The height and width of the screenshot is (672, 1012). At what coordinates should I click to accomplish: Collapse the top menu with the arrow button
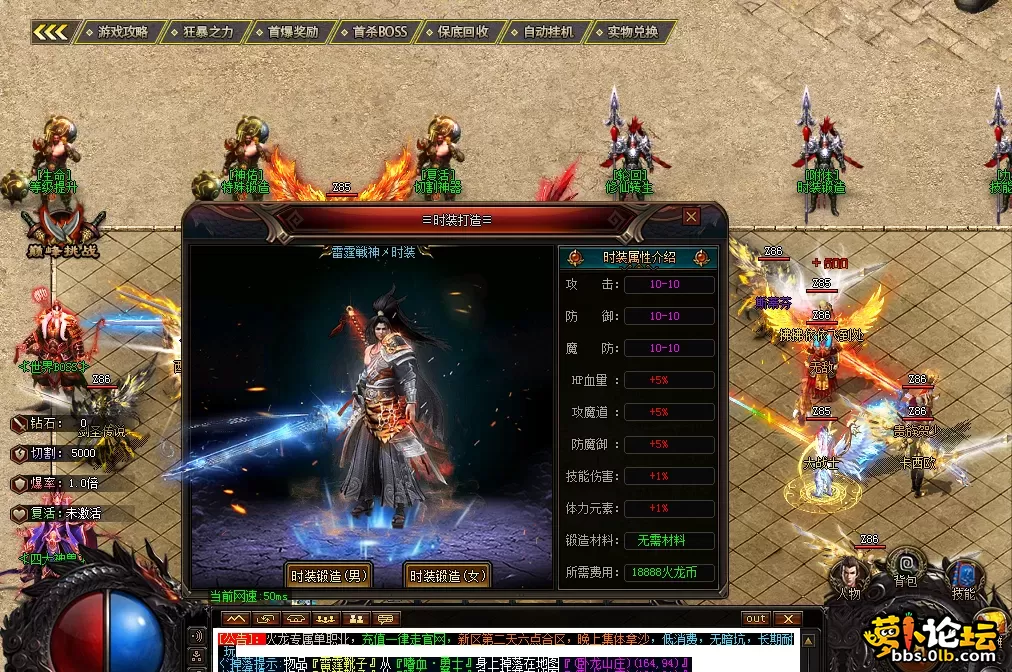(52, 32)
